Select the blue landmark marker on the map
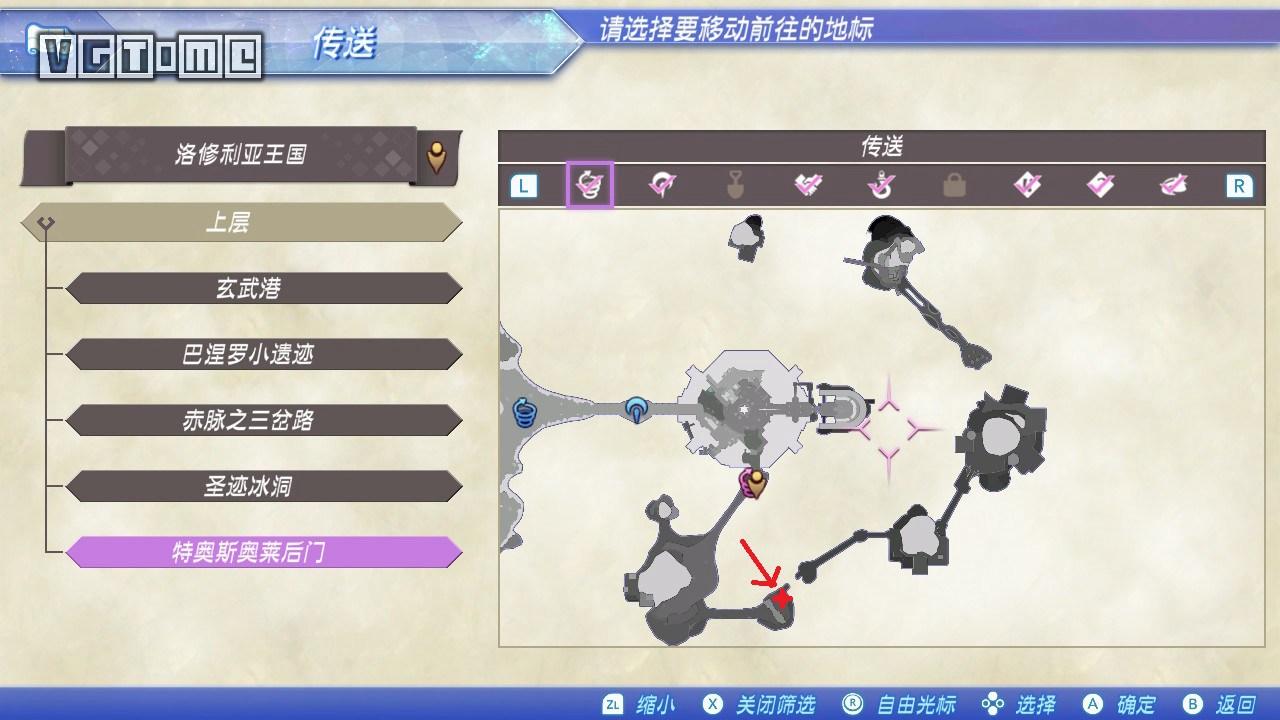1280x720 pixels. (x=636, y=409)
